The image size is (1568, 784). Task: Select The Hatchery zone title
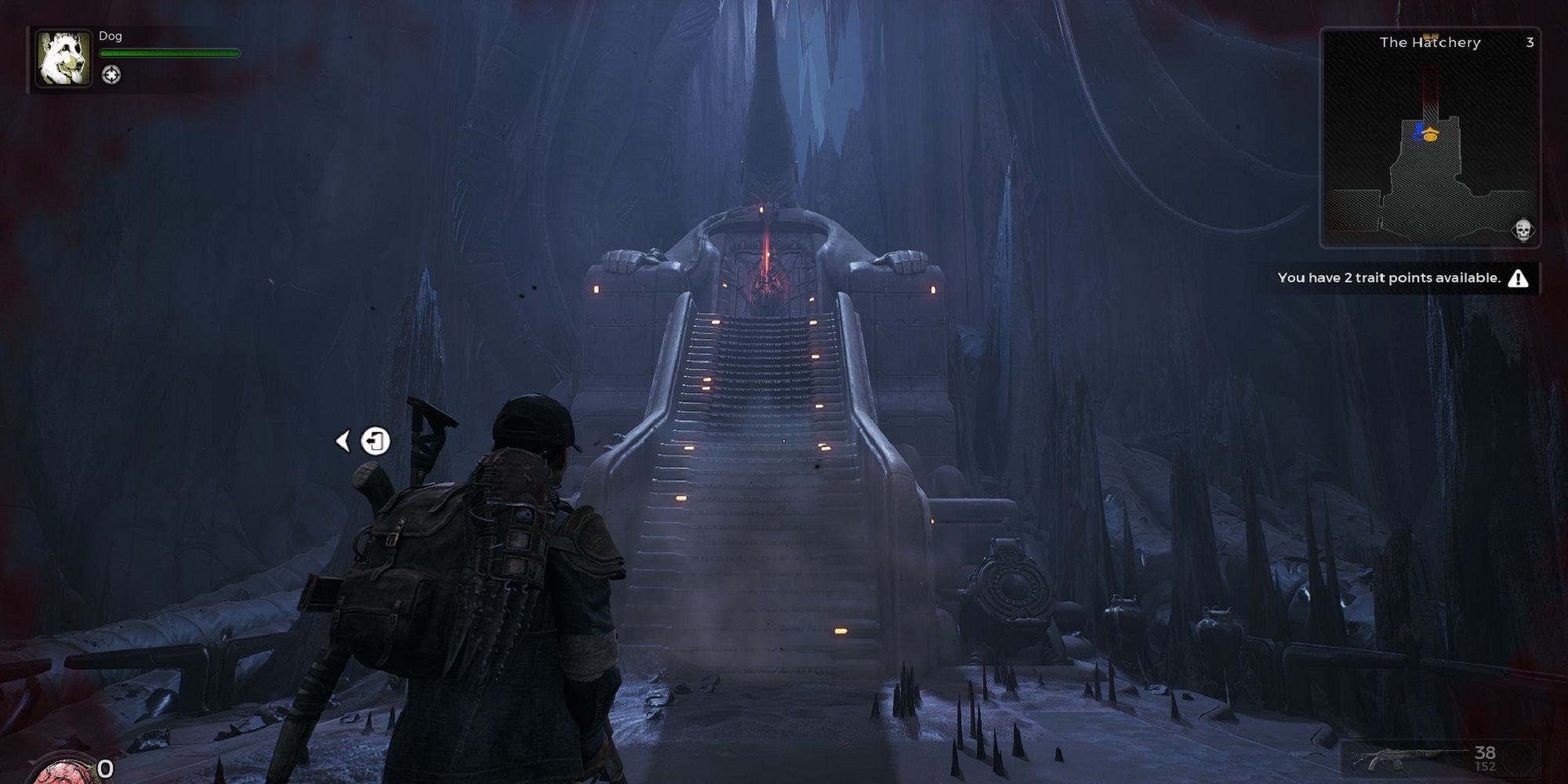[x=1430, y=43]
